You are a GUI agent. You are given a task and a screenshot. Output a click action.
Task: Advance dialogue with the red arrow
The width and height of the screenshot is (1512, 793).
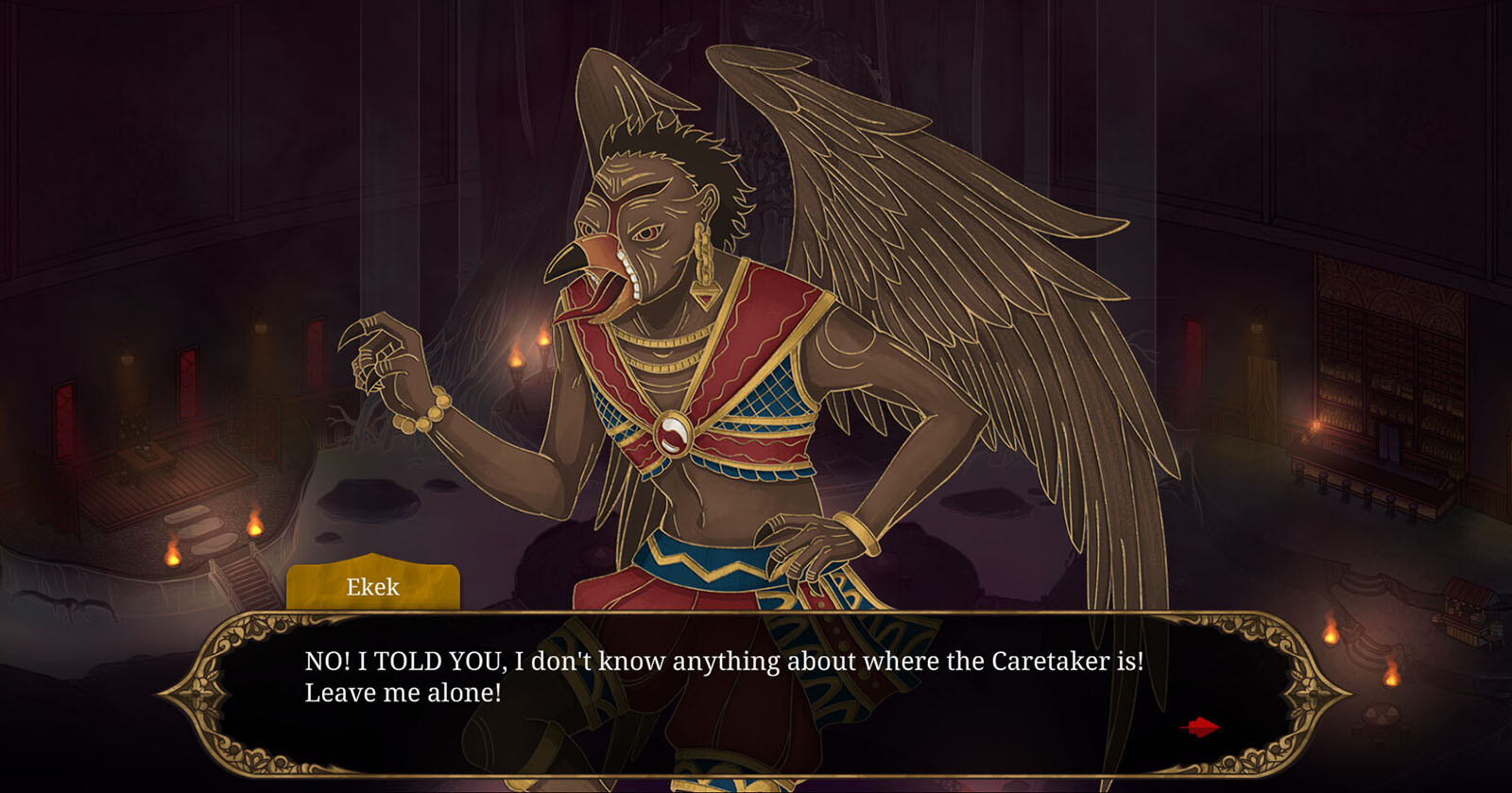[x=1200, y=727]
